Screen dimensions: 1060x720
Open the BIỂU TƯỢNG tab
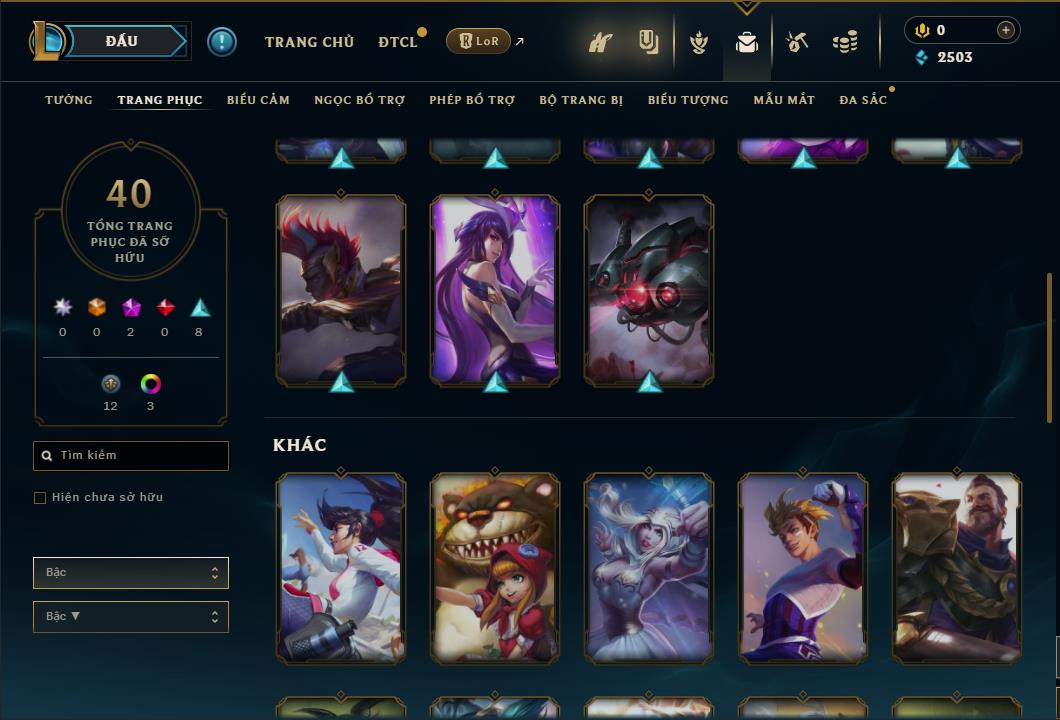tap(688, 100)
